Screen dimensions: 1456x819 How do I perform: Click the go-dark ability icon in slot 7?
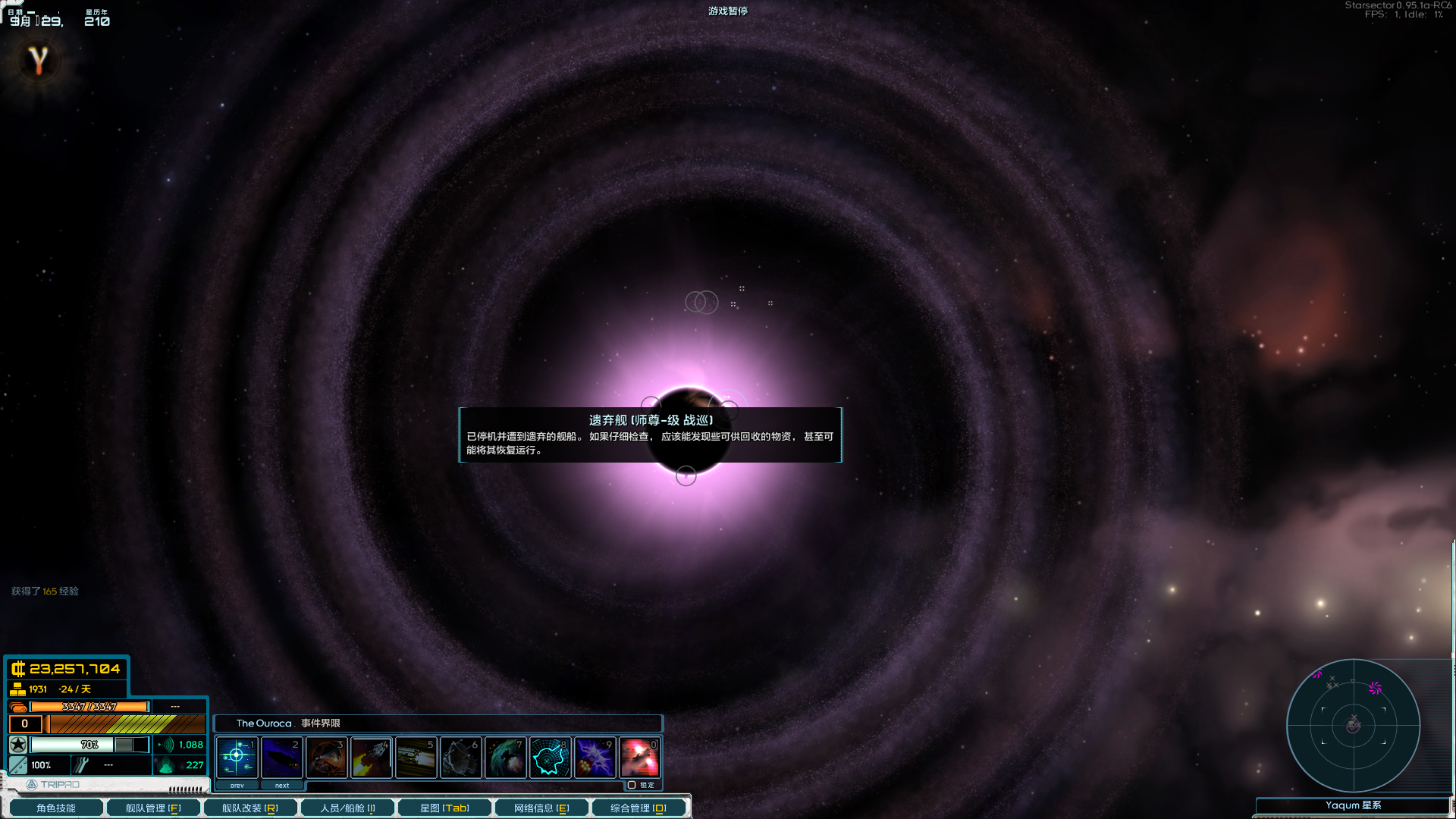506,757
